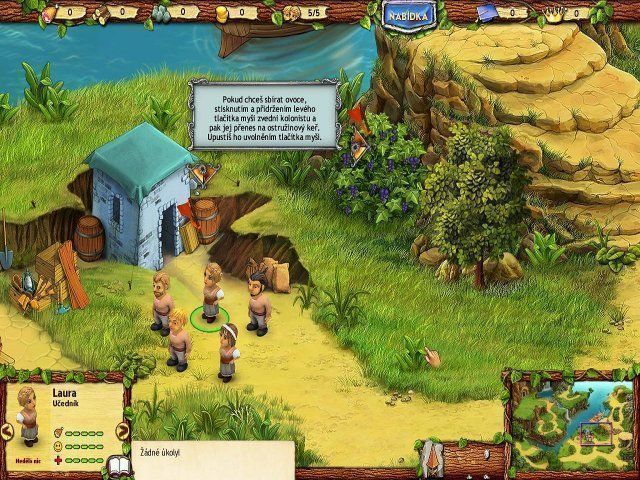
Task: Open the task journal book icon
Action: coord(118,466)
